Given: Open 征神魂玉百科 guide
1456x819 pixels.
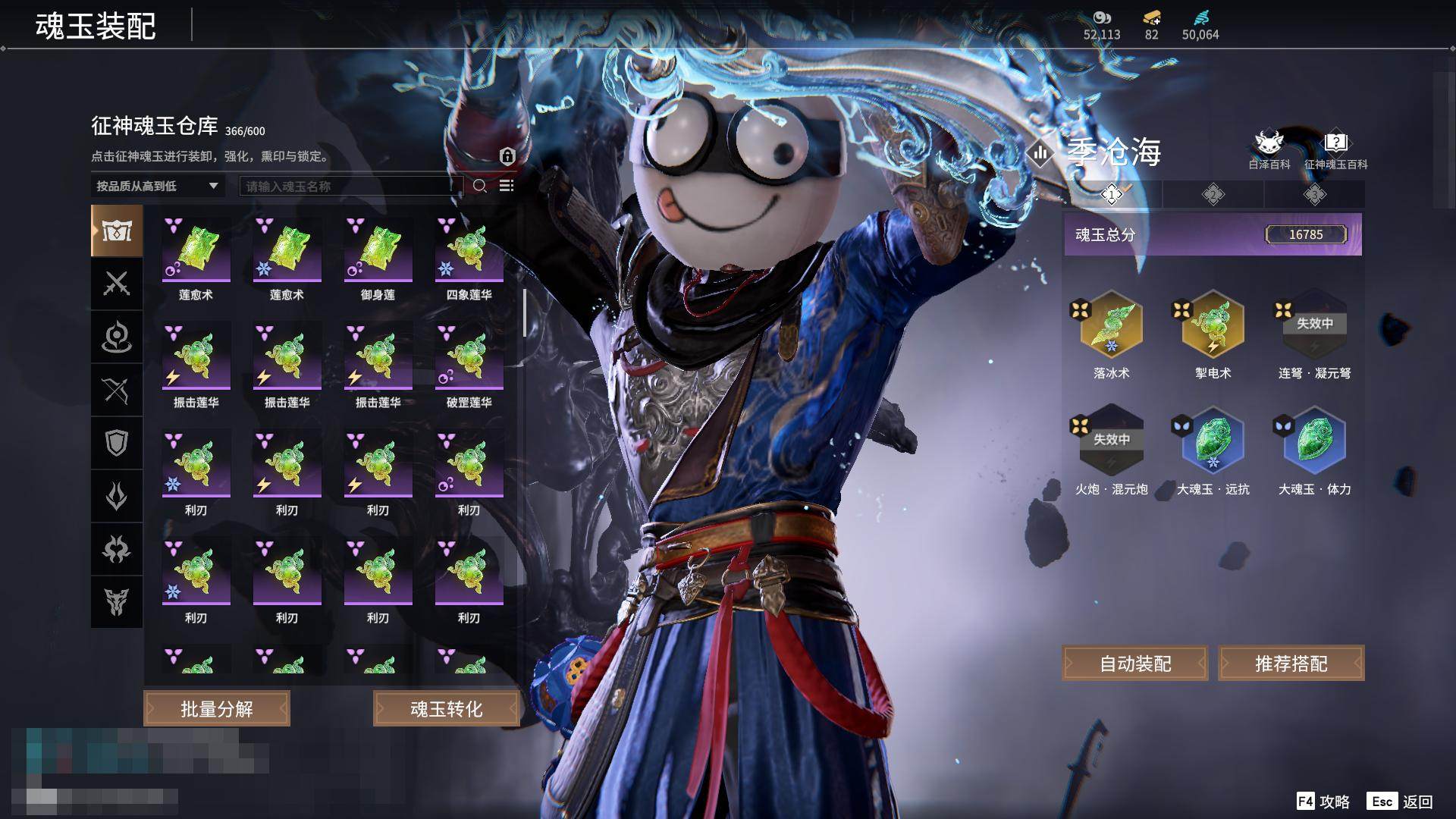Looking at the screenshot, I should (1335, 149).
